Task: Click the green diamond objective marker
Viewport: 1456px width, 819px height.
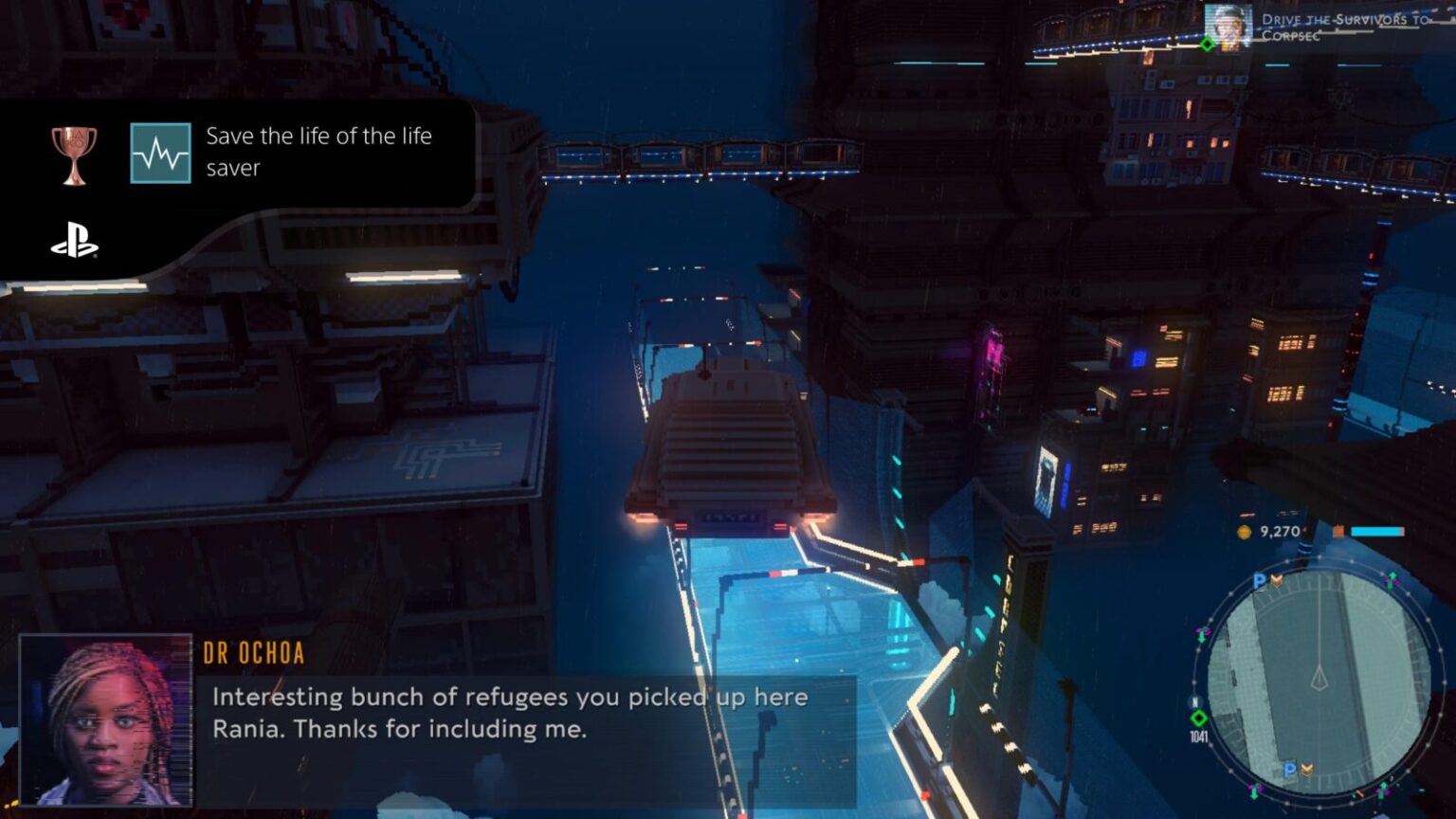Action: point(1207,45)
